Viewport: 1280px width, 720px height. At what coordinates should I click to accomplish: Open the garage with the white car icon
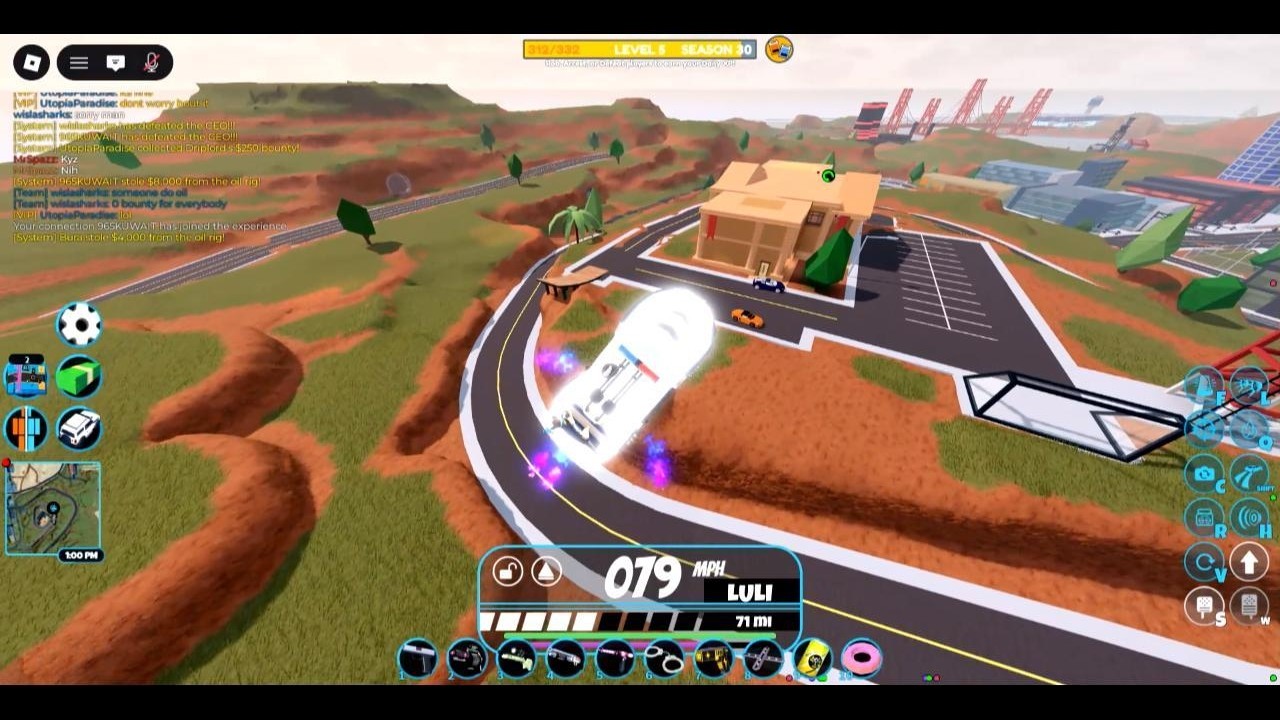[x=79, y=428]
